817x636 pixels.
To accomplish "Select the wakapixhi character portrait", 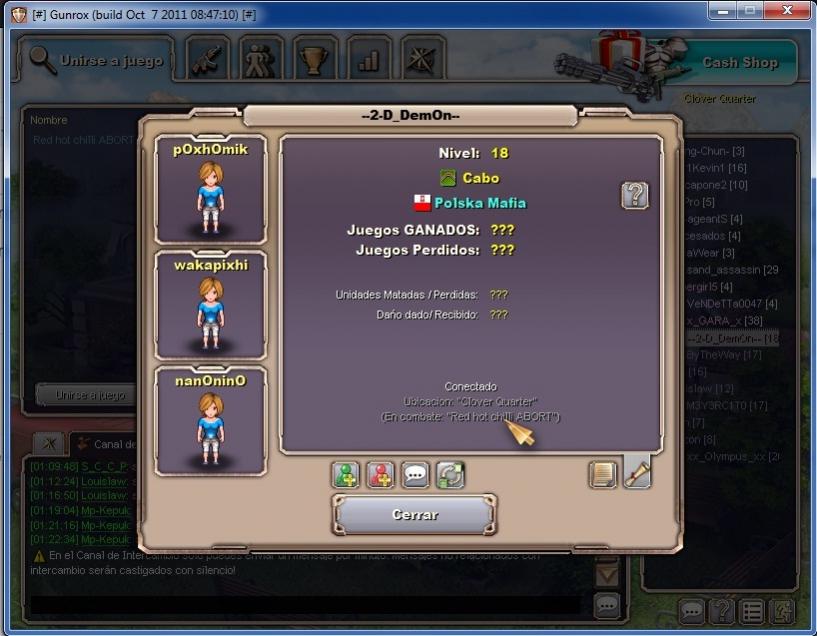I will click(x=210, y=305).
